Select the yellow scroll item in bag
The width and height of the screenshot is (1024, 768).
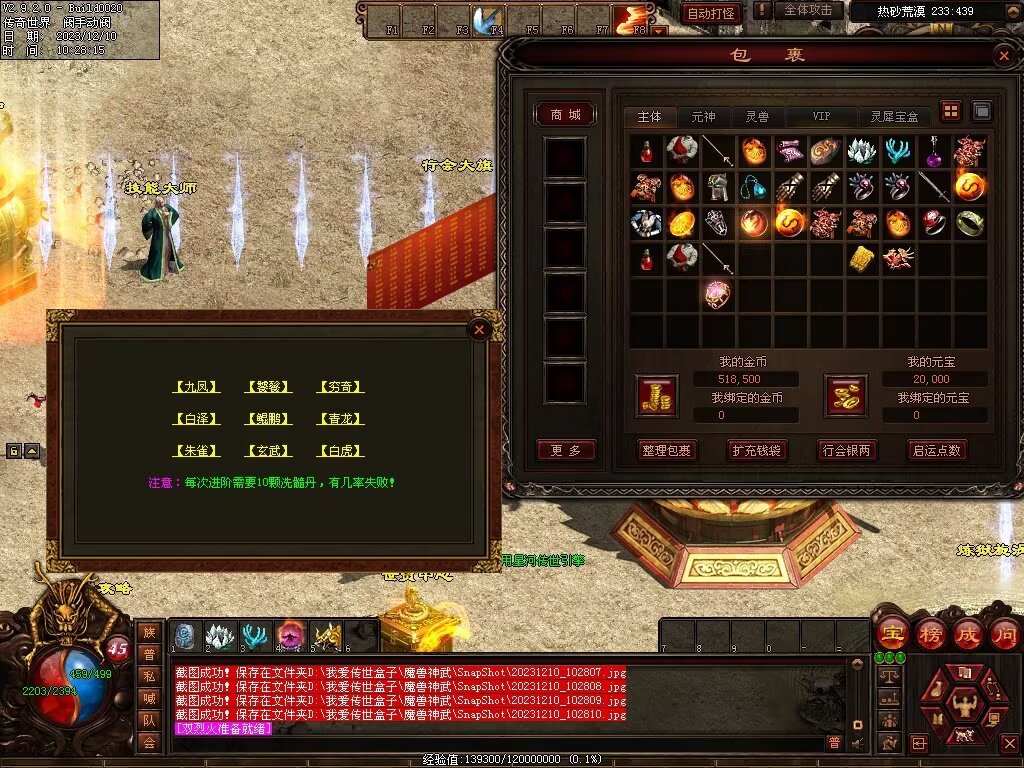862,258
